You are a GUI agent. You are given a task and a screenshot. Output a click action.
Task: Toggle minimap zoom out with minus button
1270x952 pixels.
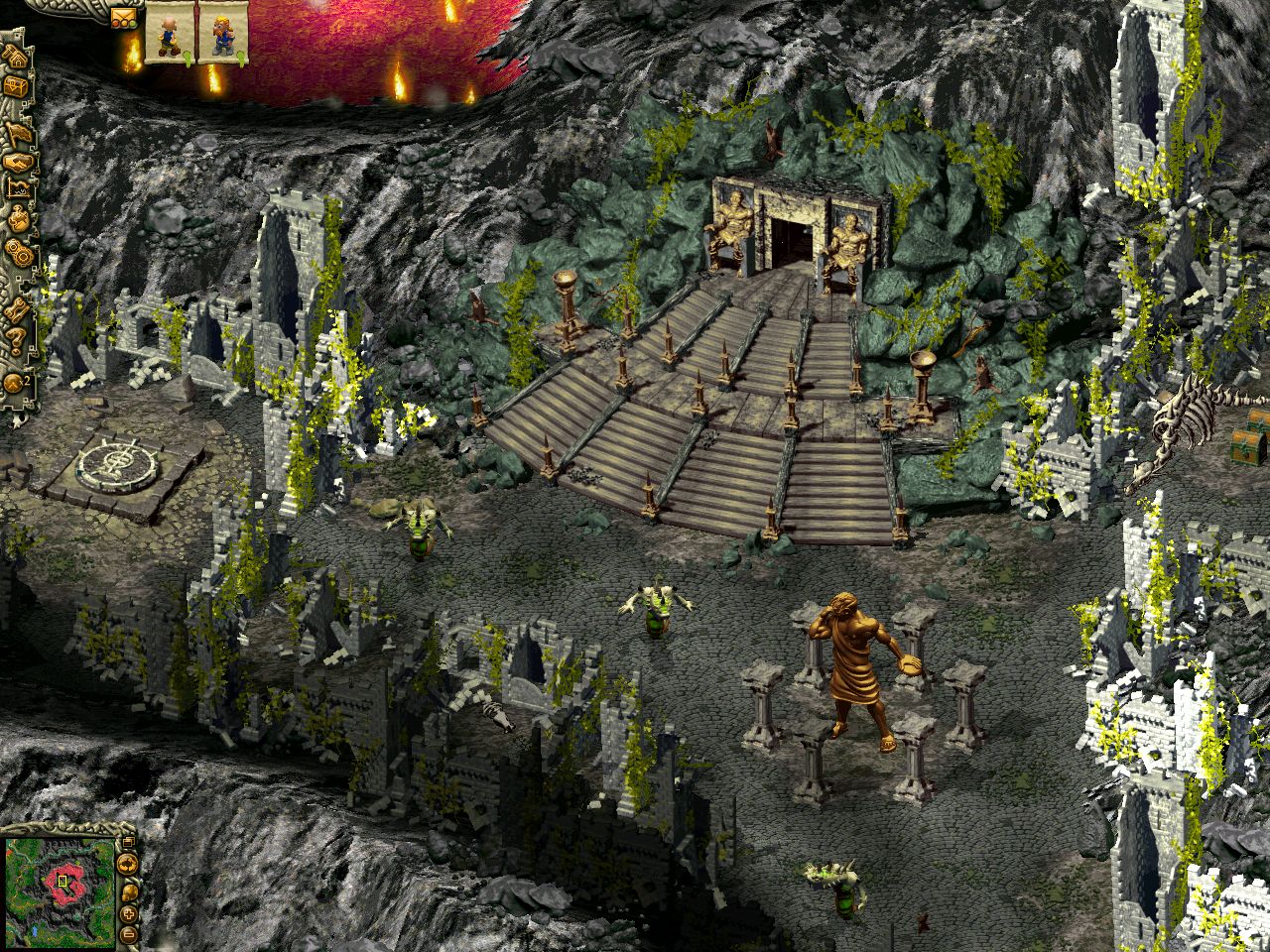pos(129,934)
